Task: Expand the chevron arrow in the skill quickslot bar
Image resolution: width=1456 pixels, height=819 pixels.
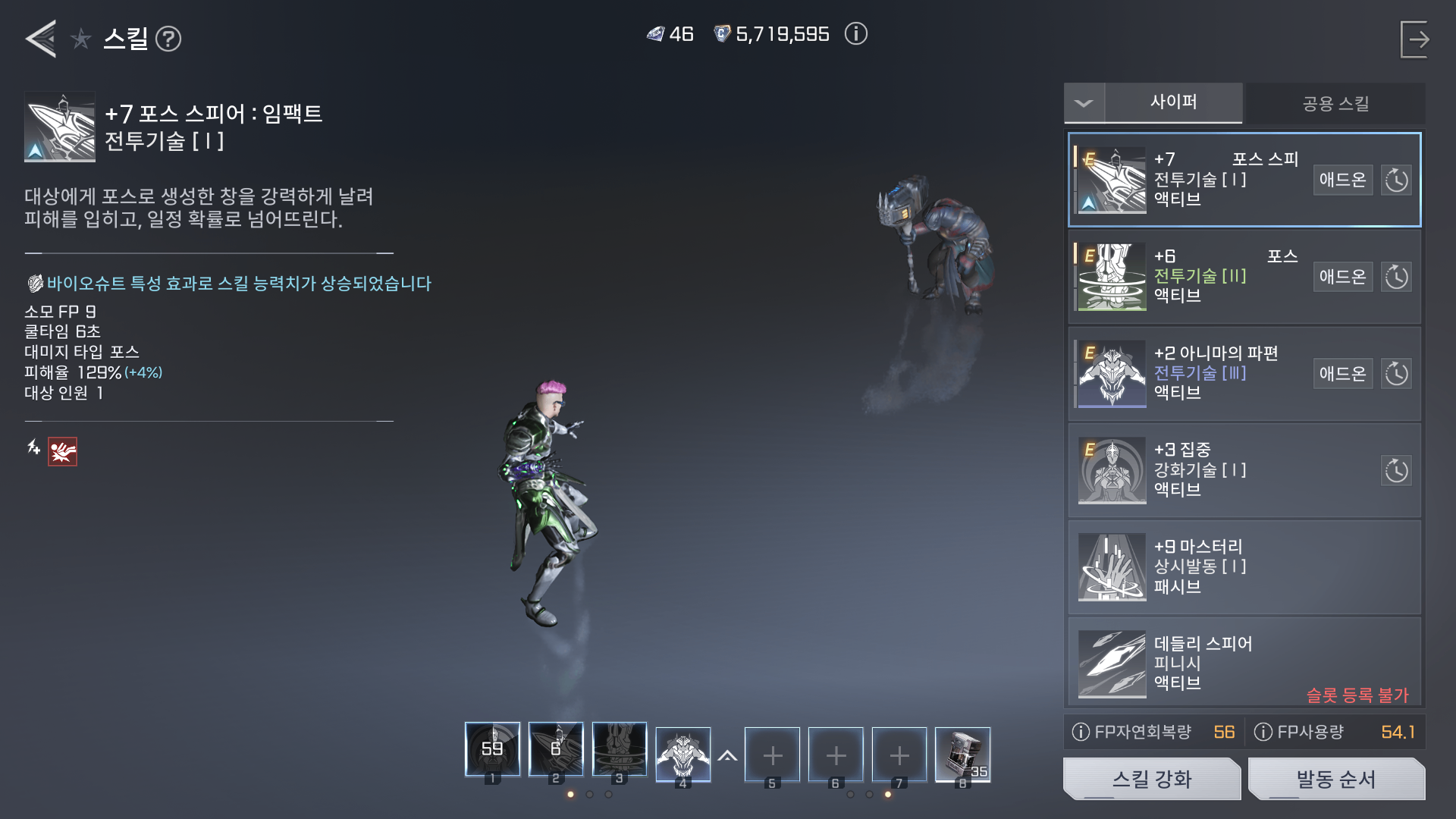Action: pos(729,755)
